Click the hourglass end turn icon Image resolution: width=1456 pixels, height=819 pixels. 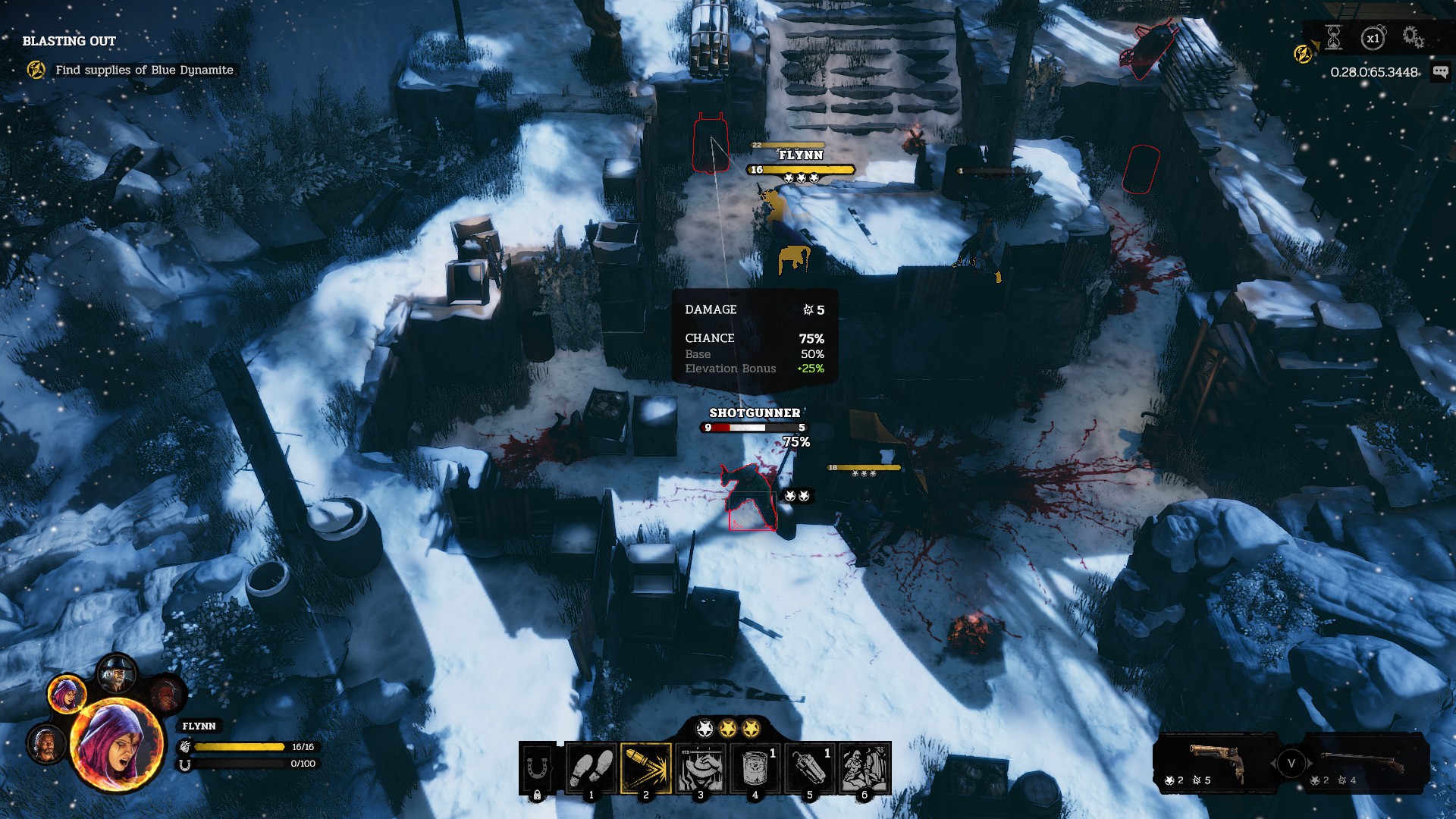coord(1334,37)
